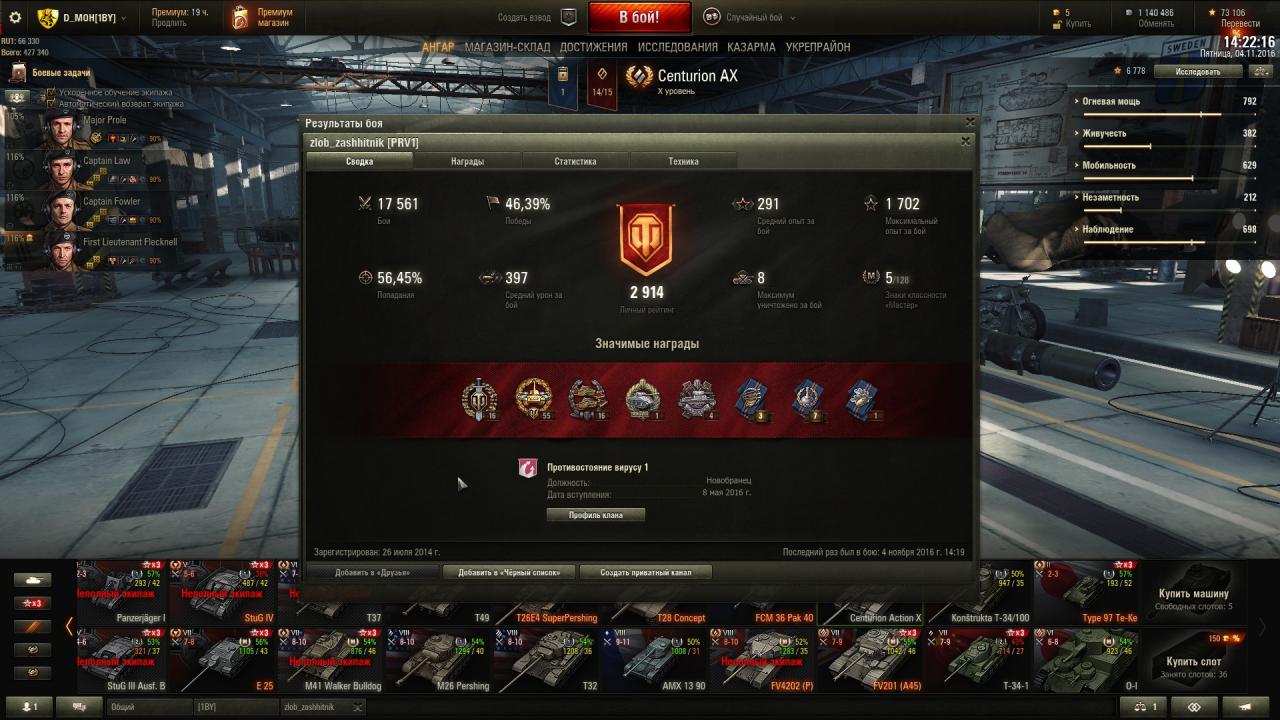Add player to «Чёрный список»
Screen dimensions: 1280x720
(x=516, y=572)
